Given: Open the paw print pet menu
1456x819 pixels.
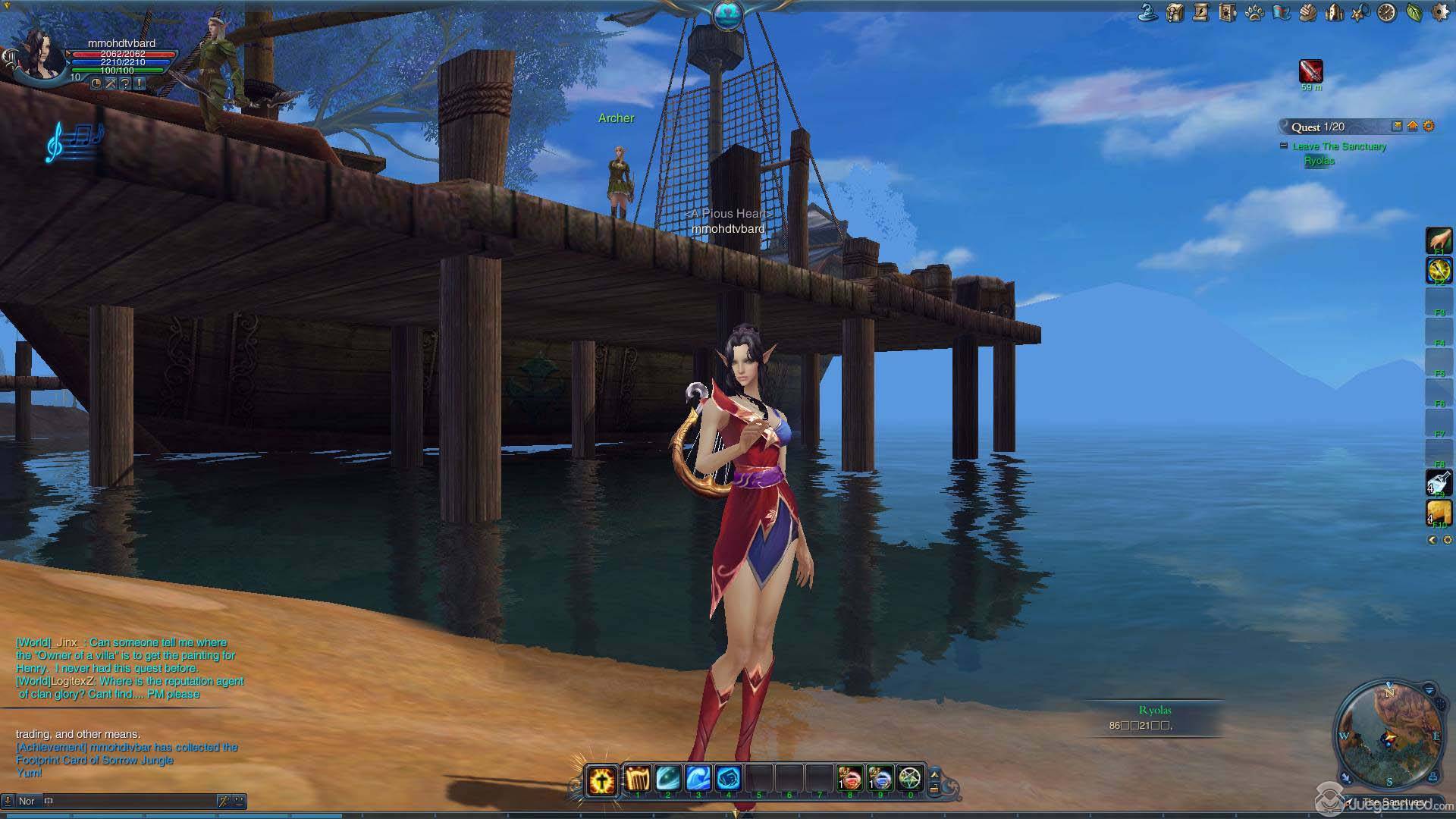Looking at the screenshot, I should pyautogui.click(x=1254, y=12).
